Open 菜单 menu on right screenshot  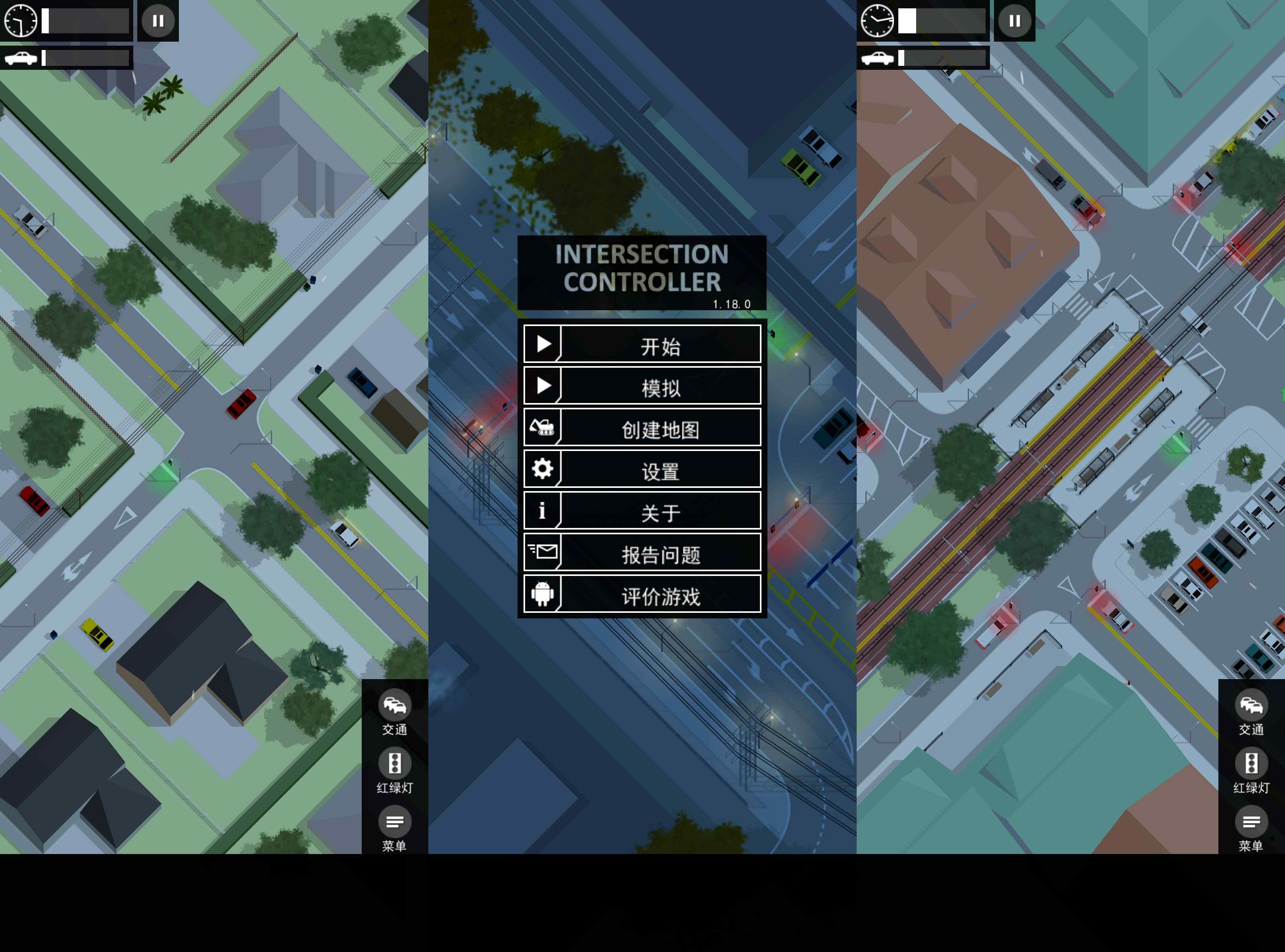1251,829
